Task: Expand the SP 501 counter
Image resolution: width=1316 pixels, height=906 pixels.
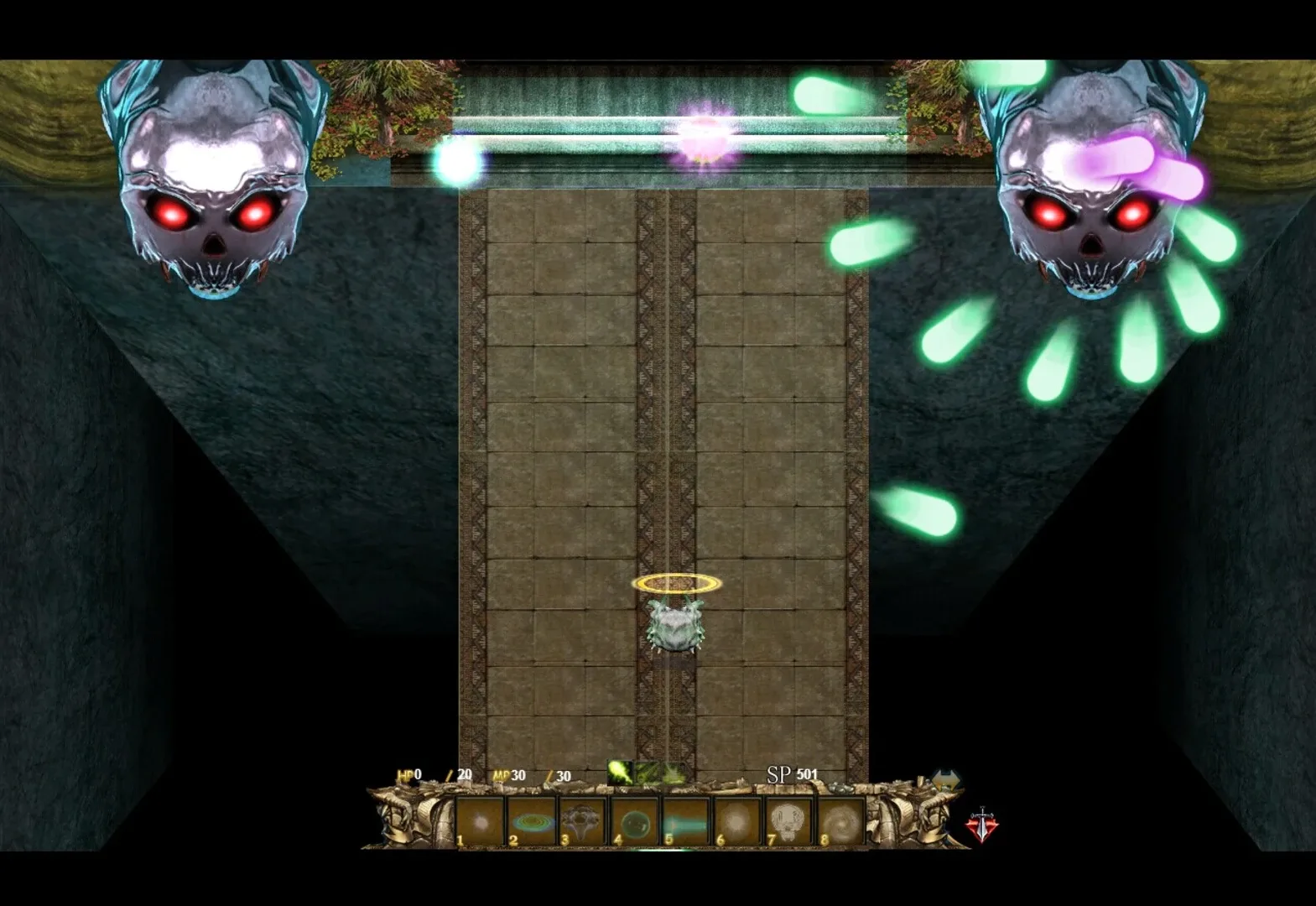Action: (x=793, y=773)
